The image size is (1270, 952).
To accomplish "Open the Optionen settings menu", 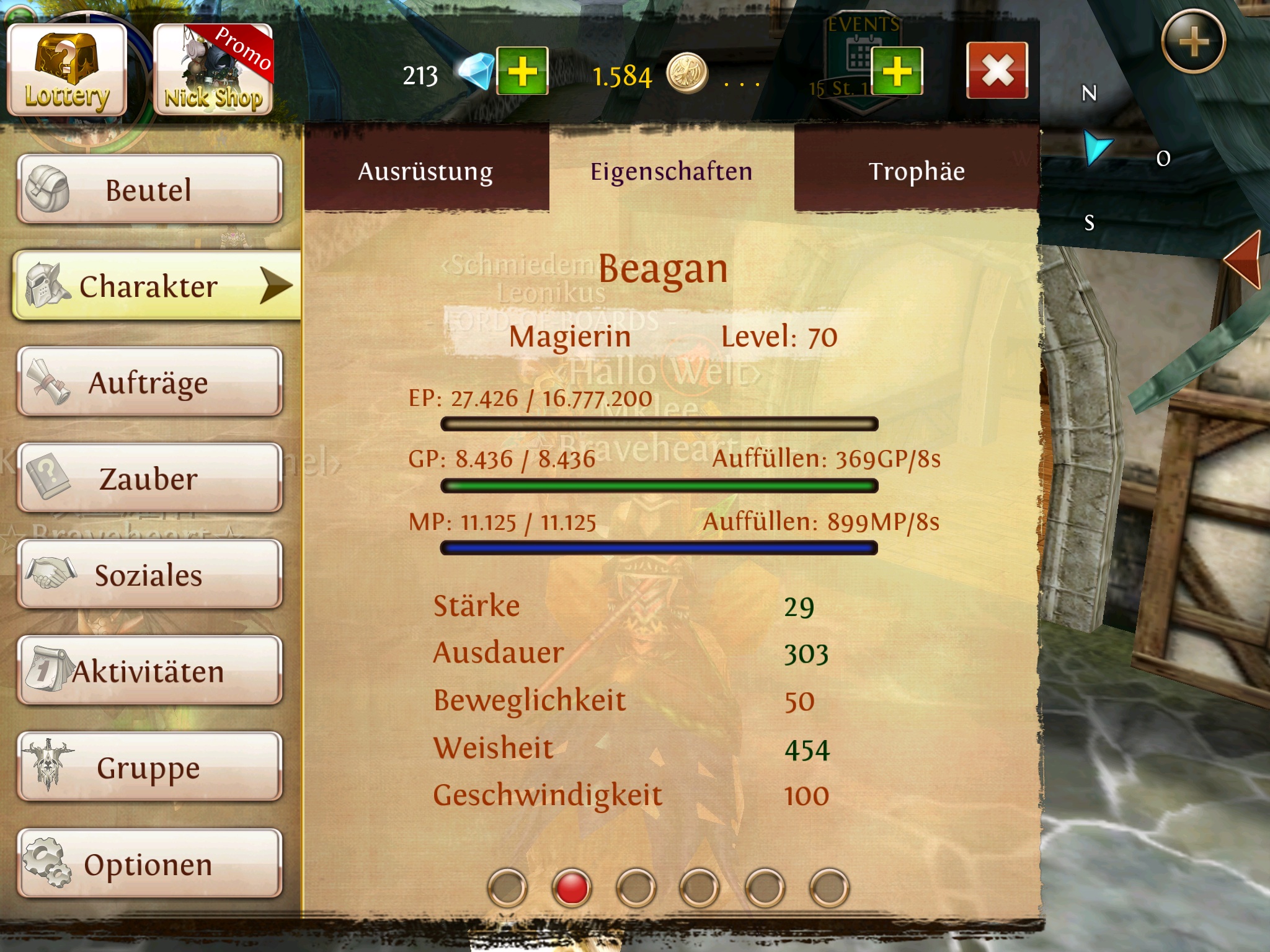I will pos(149,864).
